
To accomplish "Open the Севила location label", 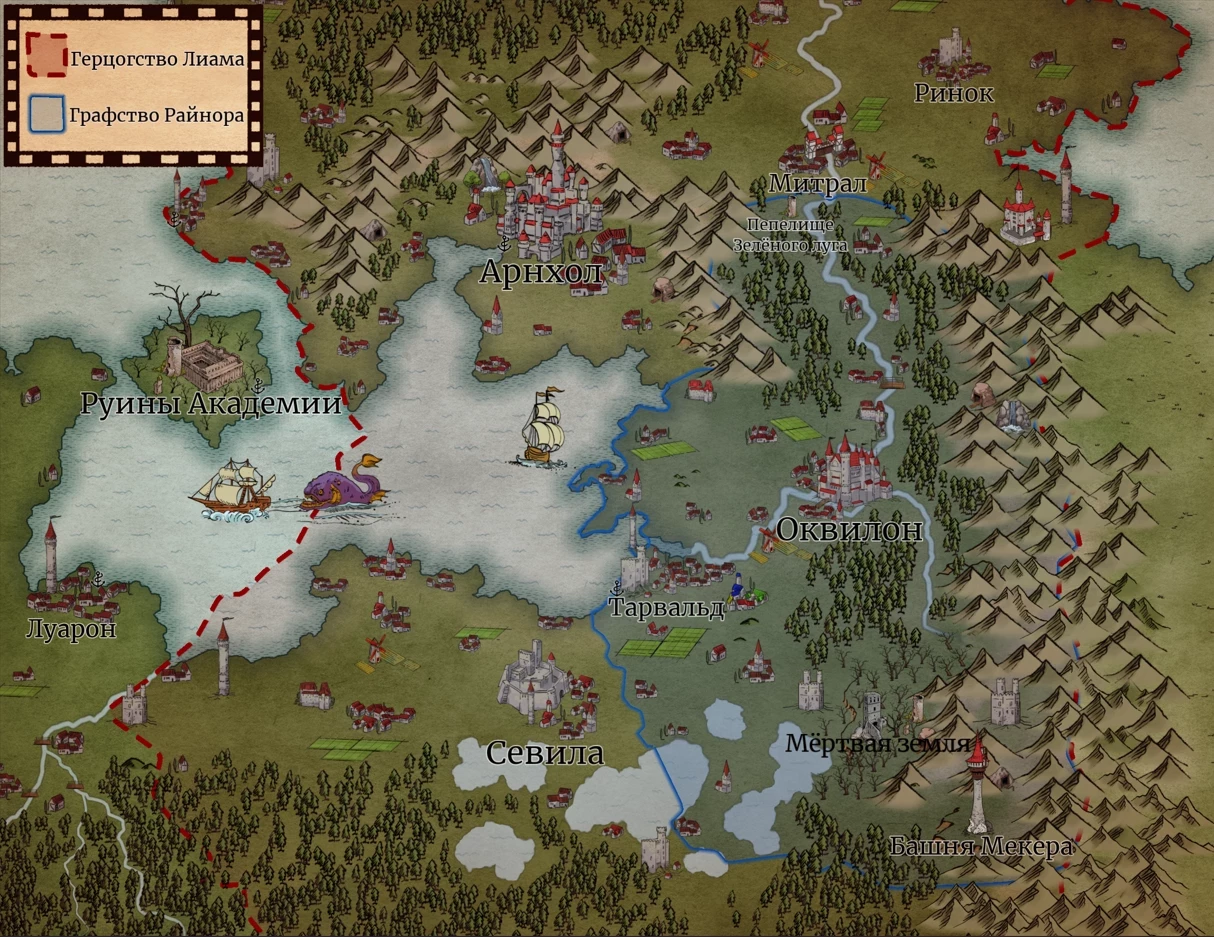I will point(545,753).
